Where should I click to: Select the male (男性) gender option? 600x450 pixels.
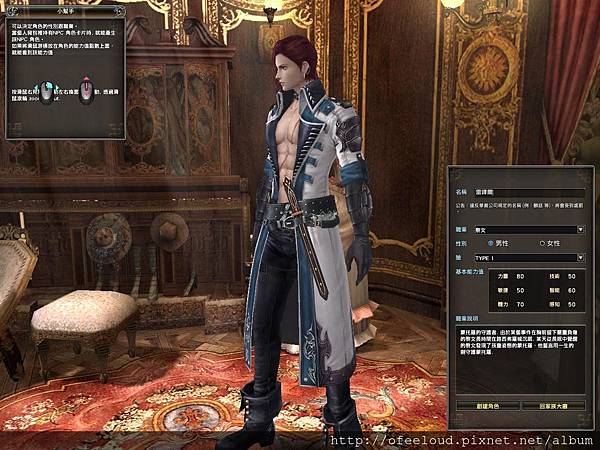[491, 243]
